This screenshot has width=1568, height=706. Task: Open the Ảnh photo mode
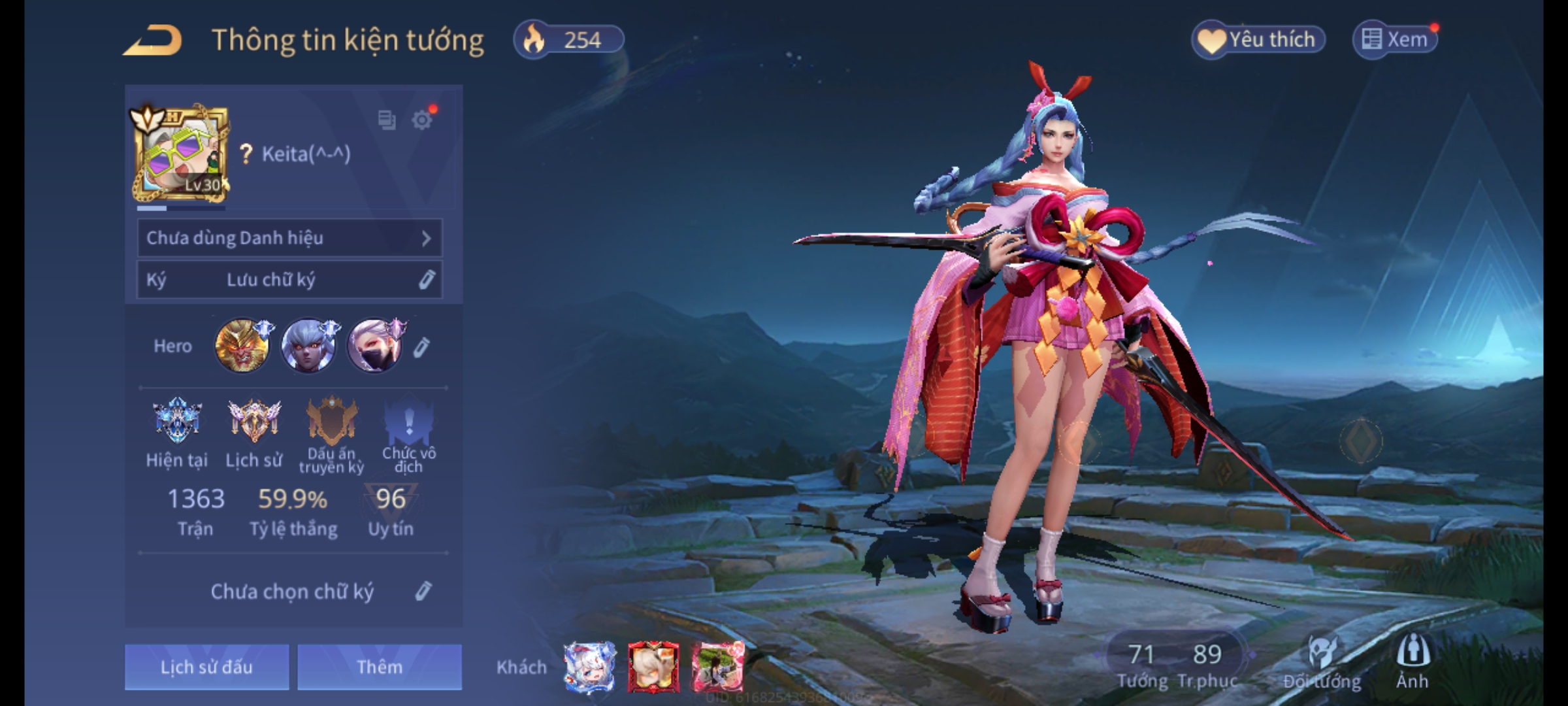[x=1413, y=662]
